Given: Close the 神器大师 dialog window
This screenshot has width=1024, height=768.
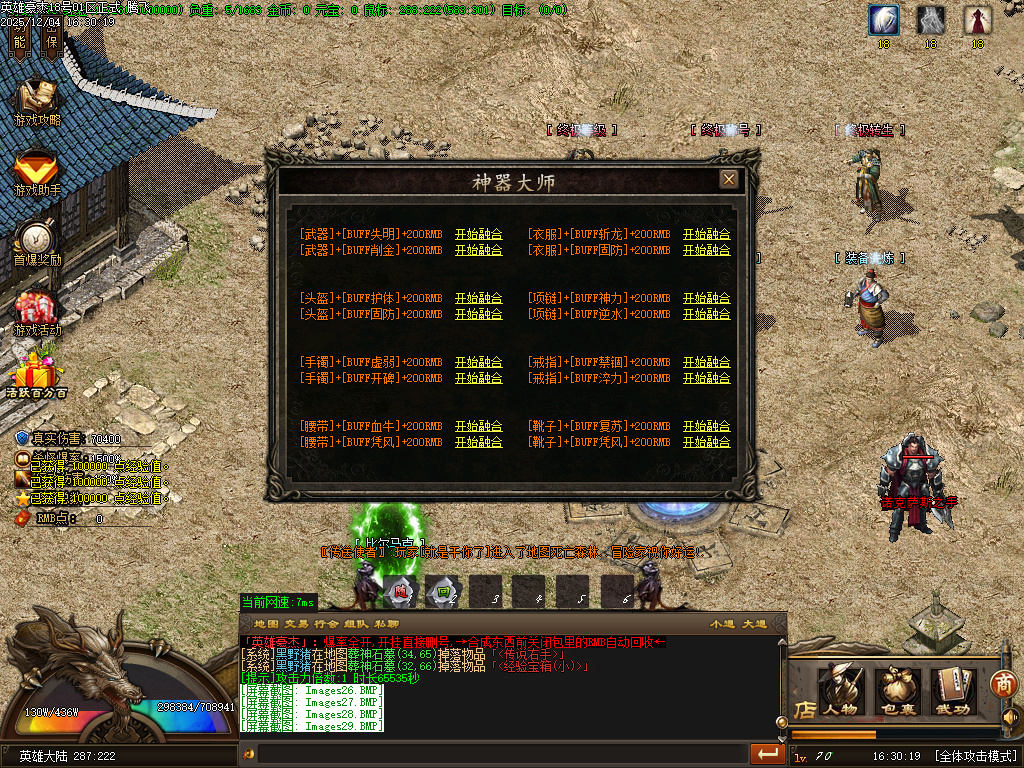Looking at the screenshot, I should pos(729,179).
